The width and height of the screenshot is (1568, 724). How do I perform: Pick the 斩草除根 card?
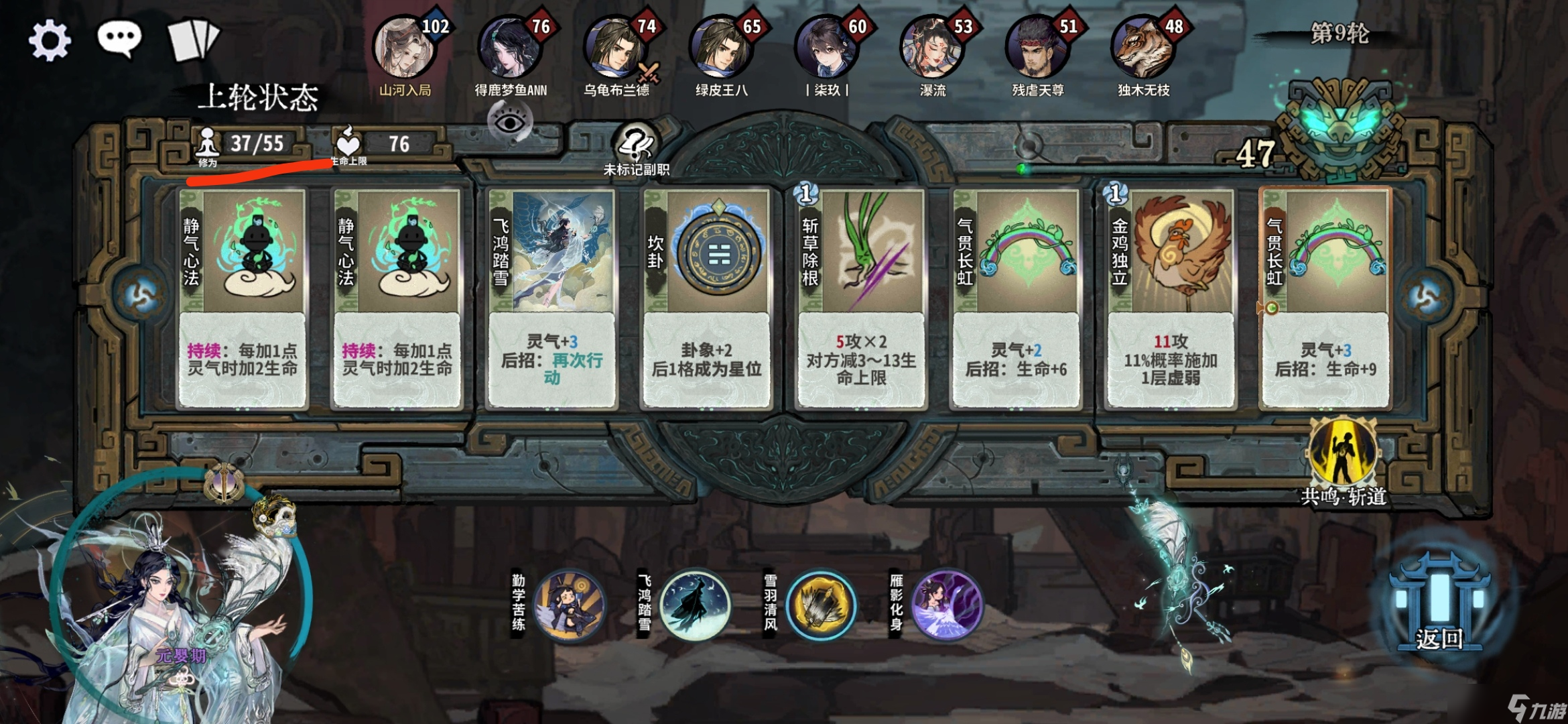(x=861, y=298)
